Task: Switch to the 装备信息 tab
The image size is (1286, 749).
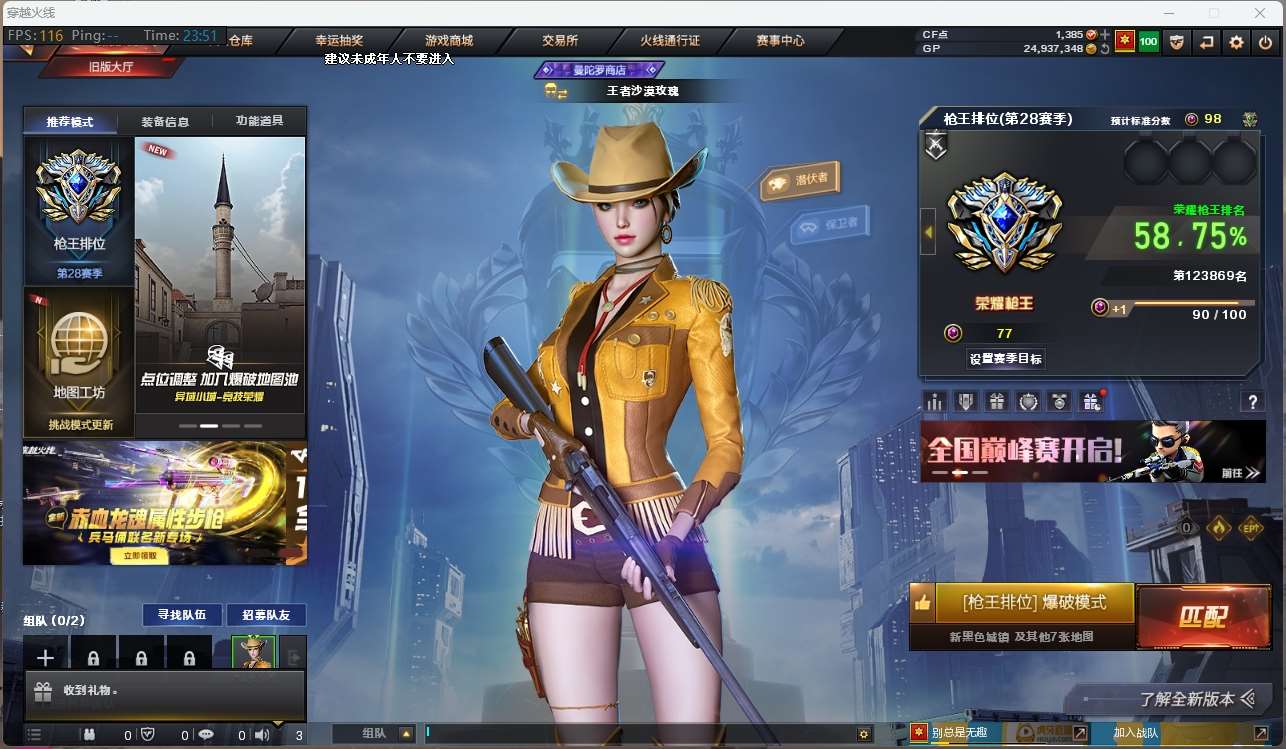Action: 165,122
